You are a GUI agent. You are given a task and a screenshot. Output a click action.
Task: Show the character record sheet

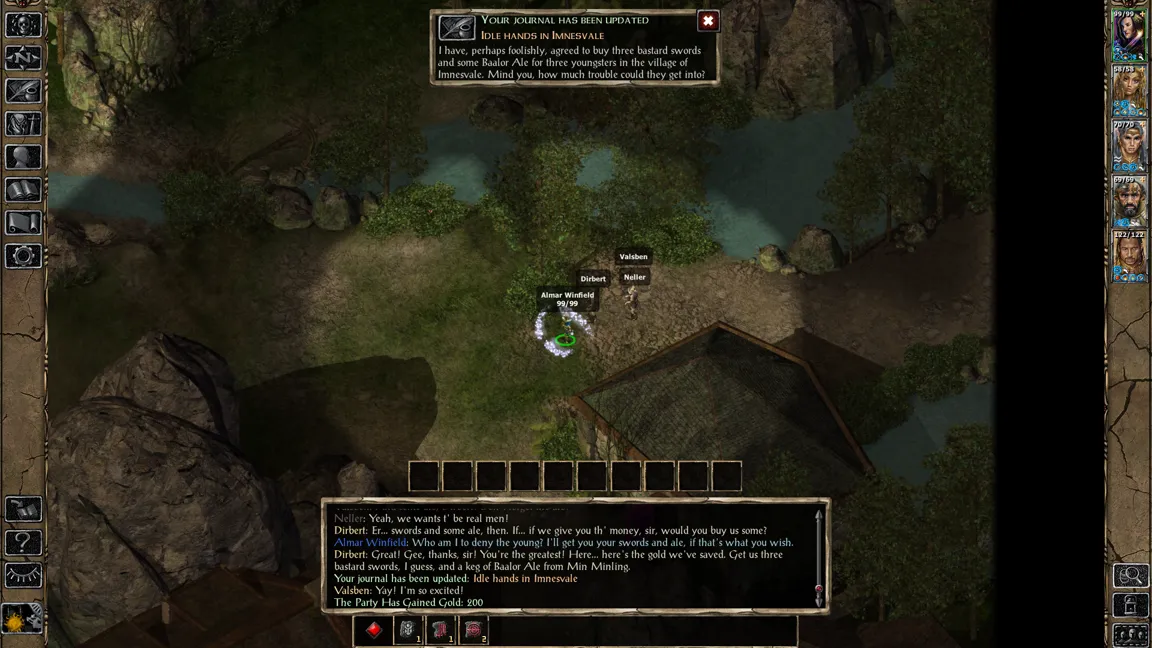click(x=23, y=157)
